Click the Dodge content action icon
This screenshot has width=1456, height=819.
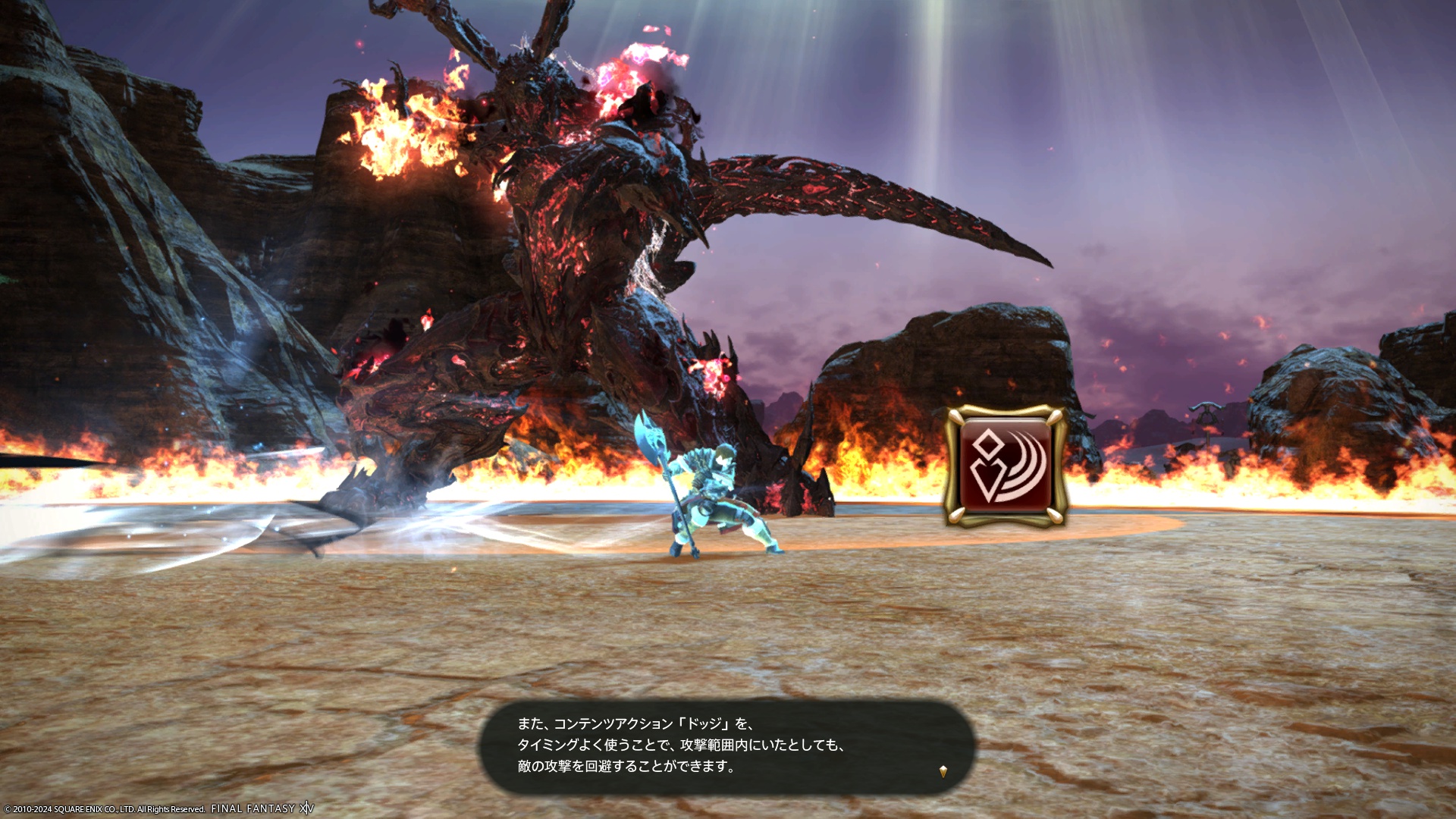1006,466
